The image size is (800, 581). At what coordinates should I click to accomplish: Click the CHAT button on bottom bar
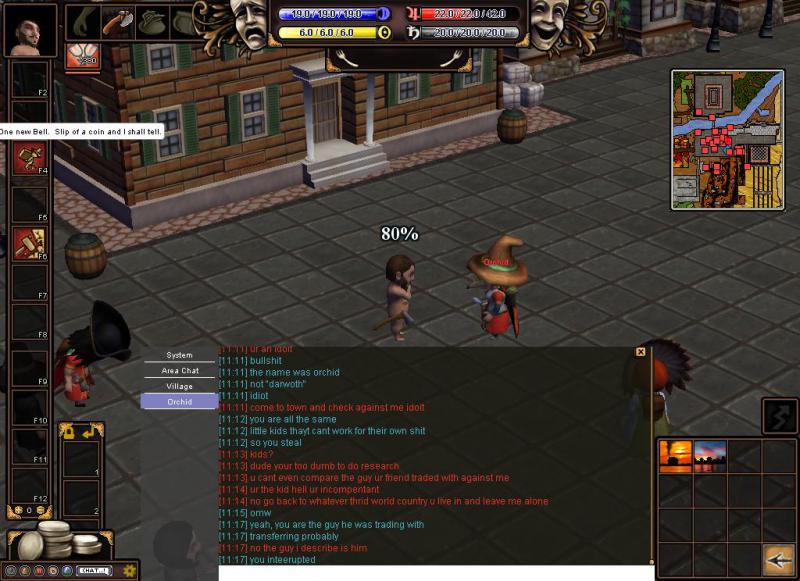click(93, 571)
